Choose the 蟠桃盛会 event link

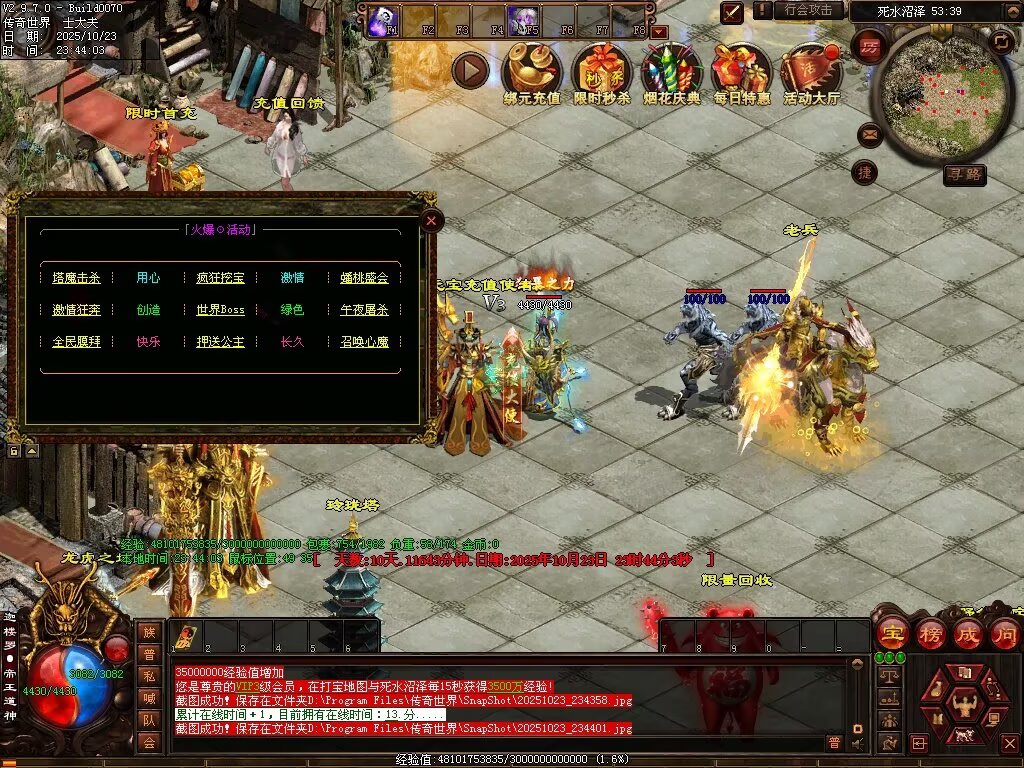tap(364, 278)
